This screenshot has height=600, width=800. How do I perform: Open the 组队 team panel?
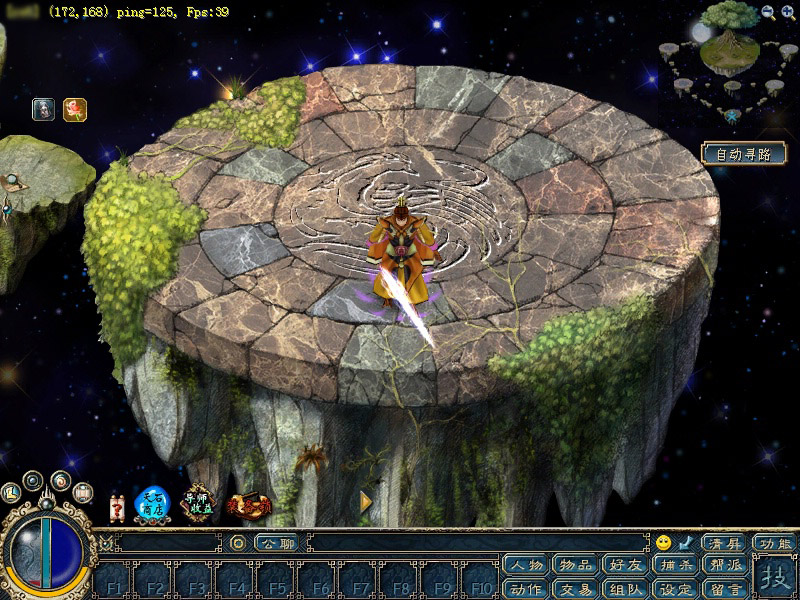(624, 589)
